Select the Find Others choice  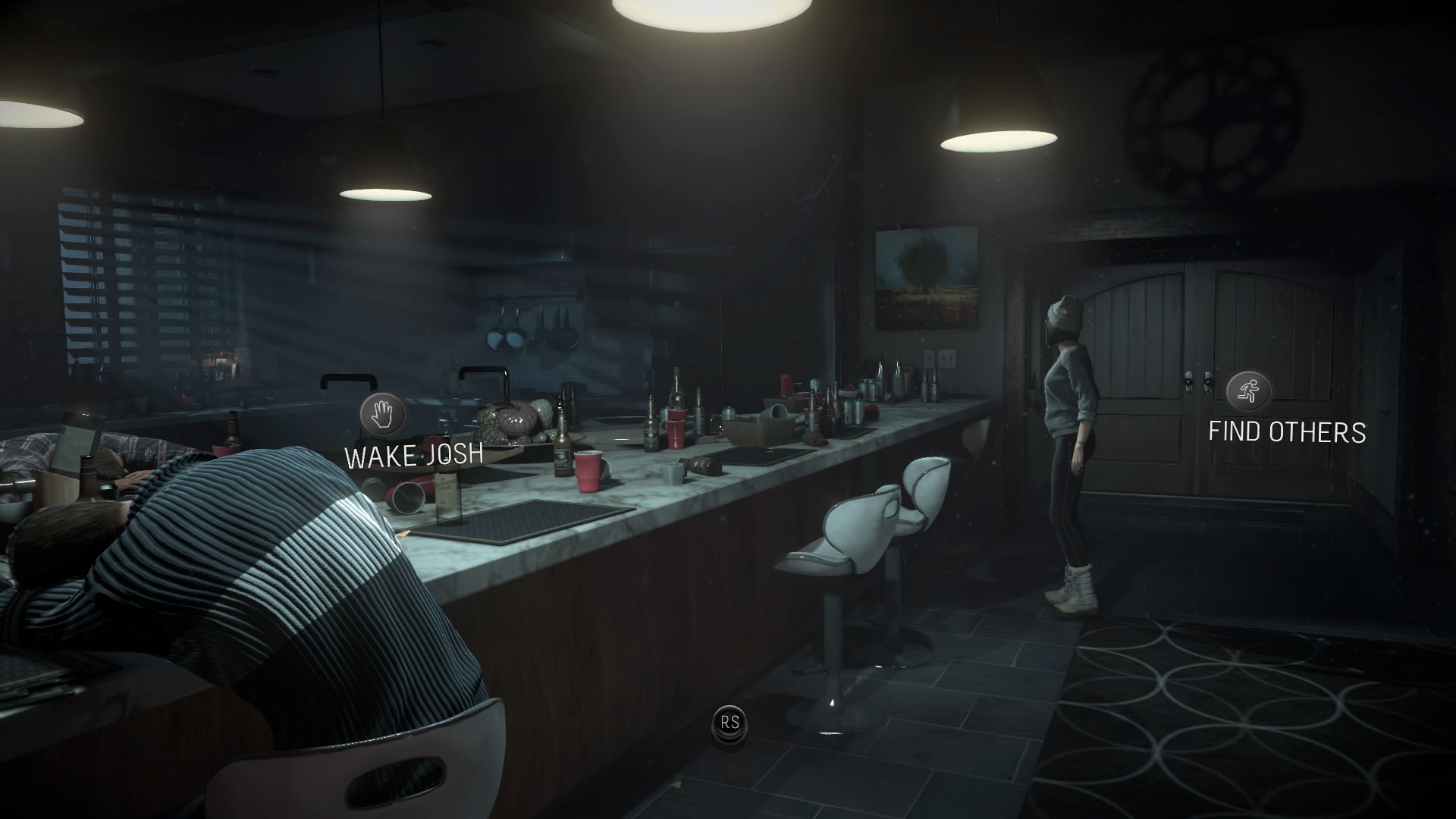point(1287,431)
